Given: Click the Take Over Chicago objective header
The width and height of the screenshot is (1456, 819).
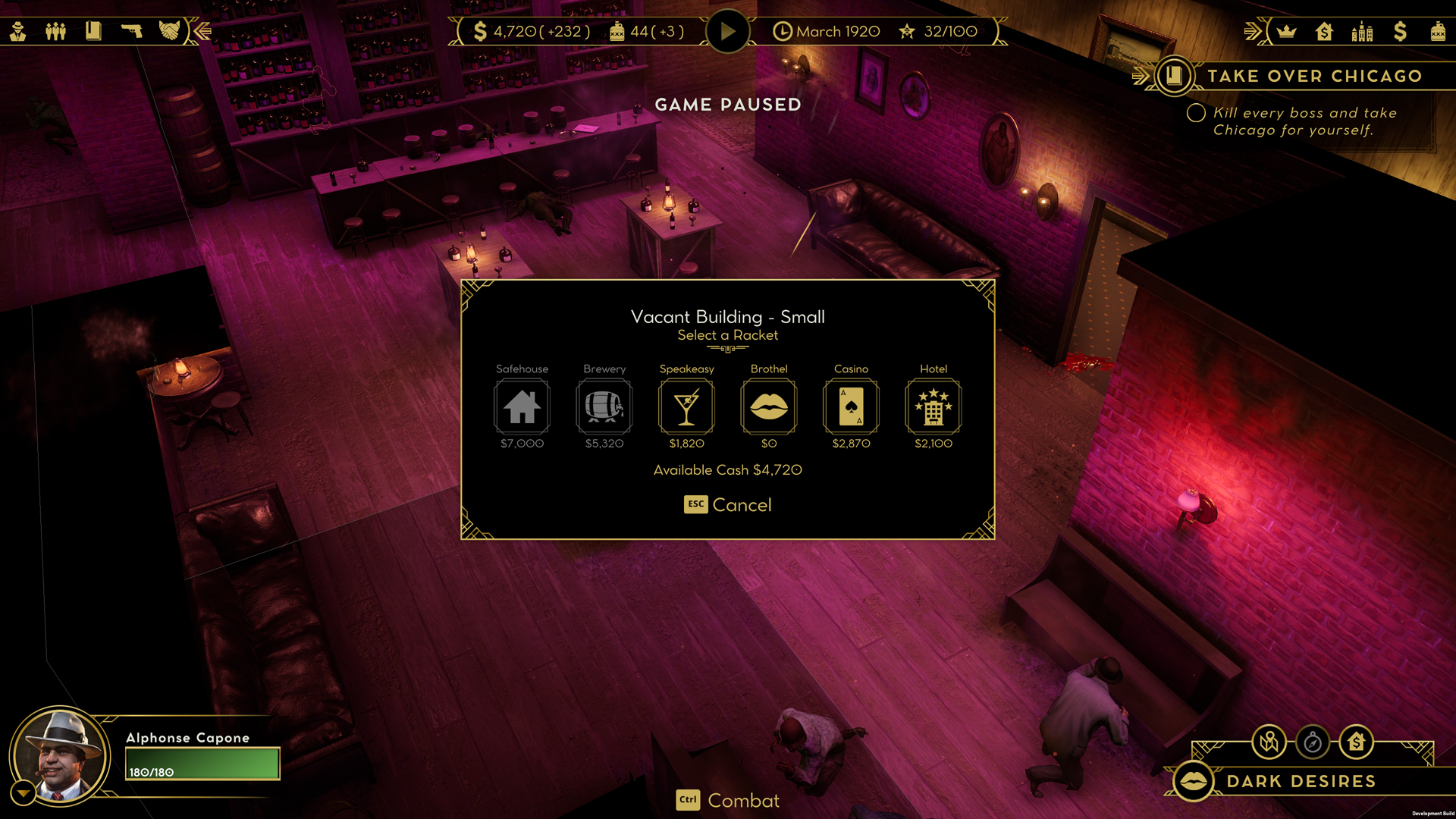Looking at the screenshot, I should click(x=1313, y=76).
